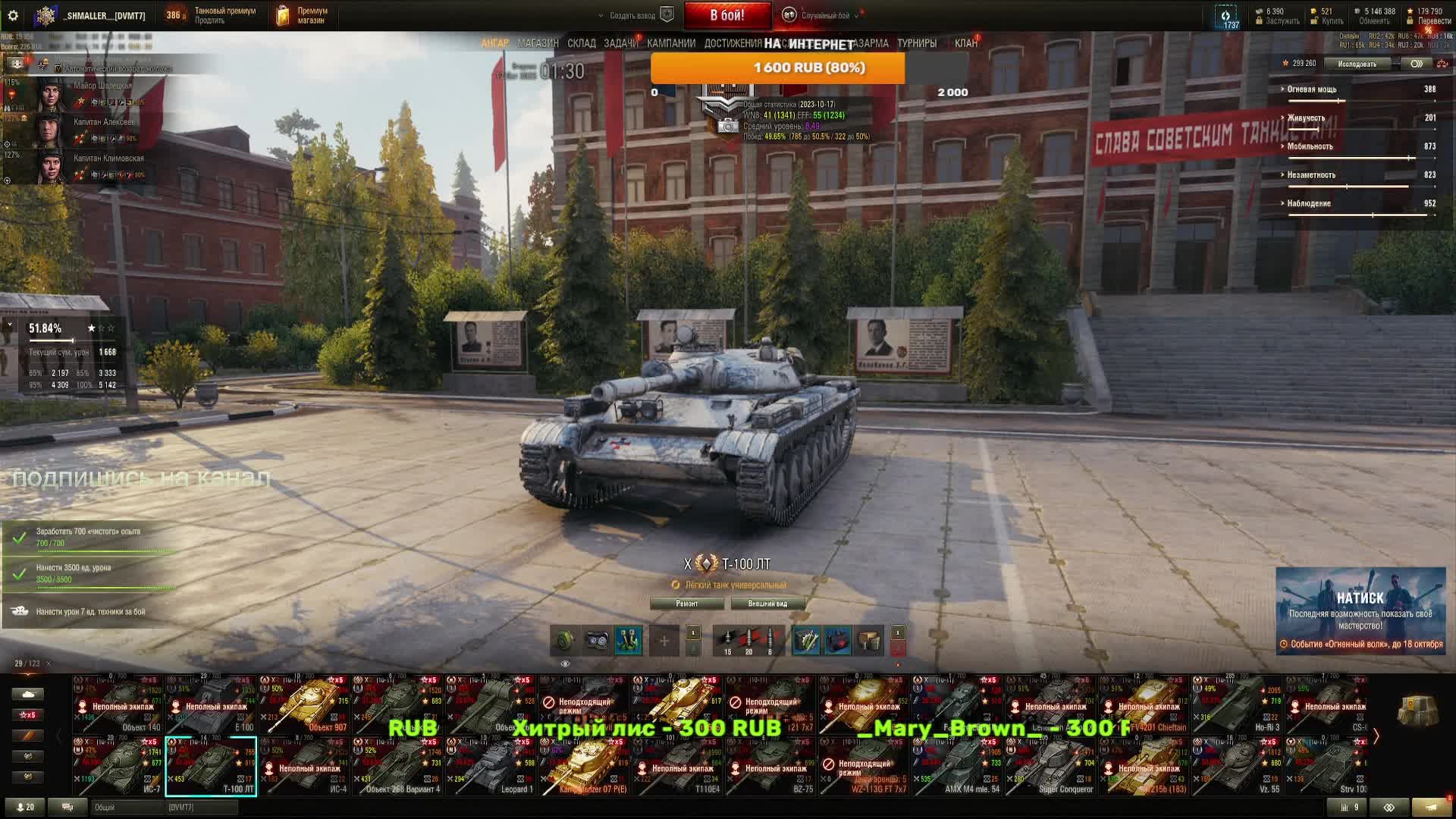Switch to the МАГАЗИН tab
1456x819 pixels.
[538, 43]
